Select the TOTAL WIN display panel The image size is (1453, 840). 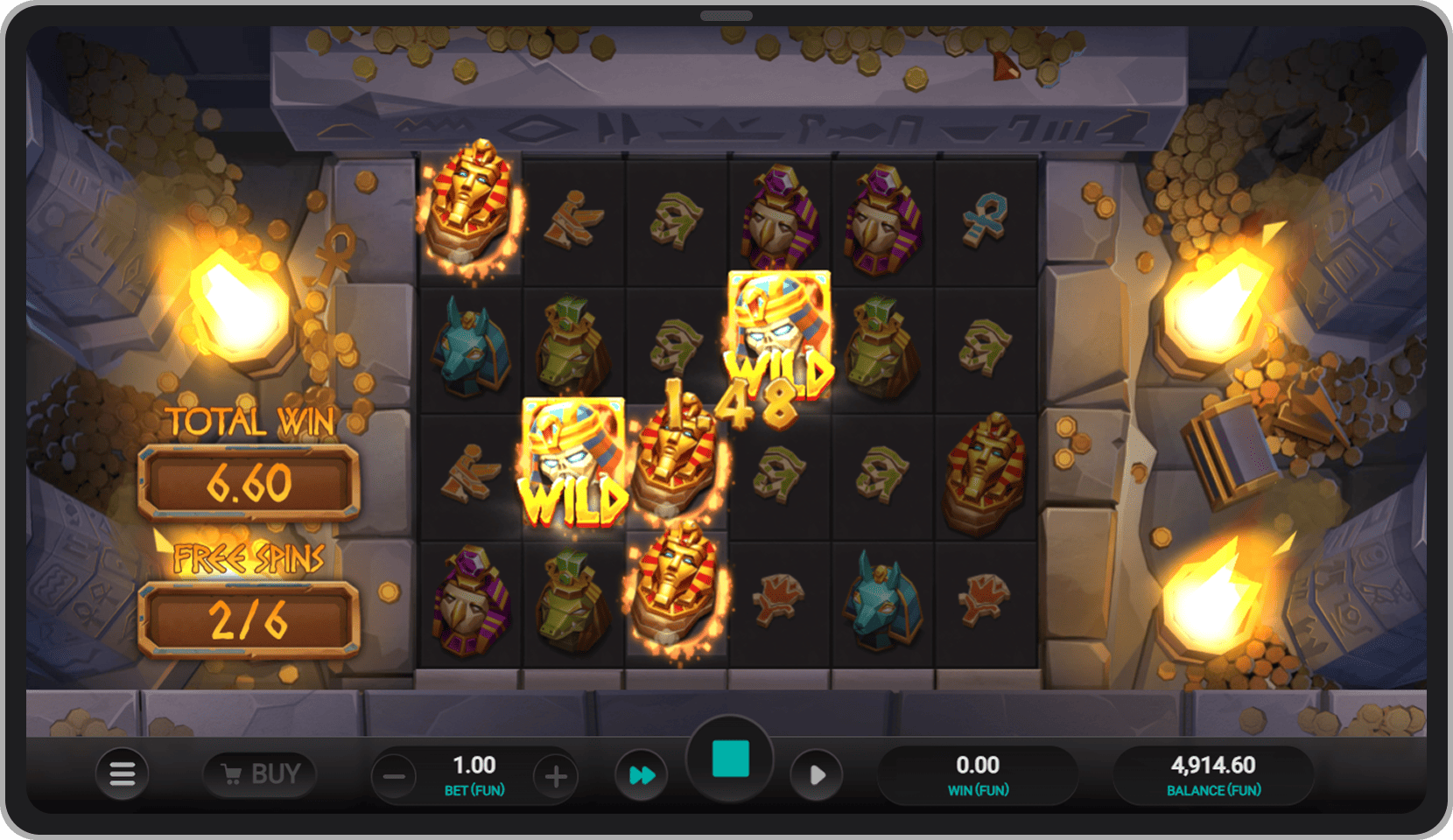[x=248, y=481]
